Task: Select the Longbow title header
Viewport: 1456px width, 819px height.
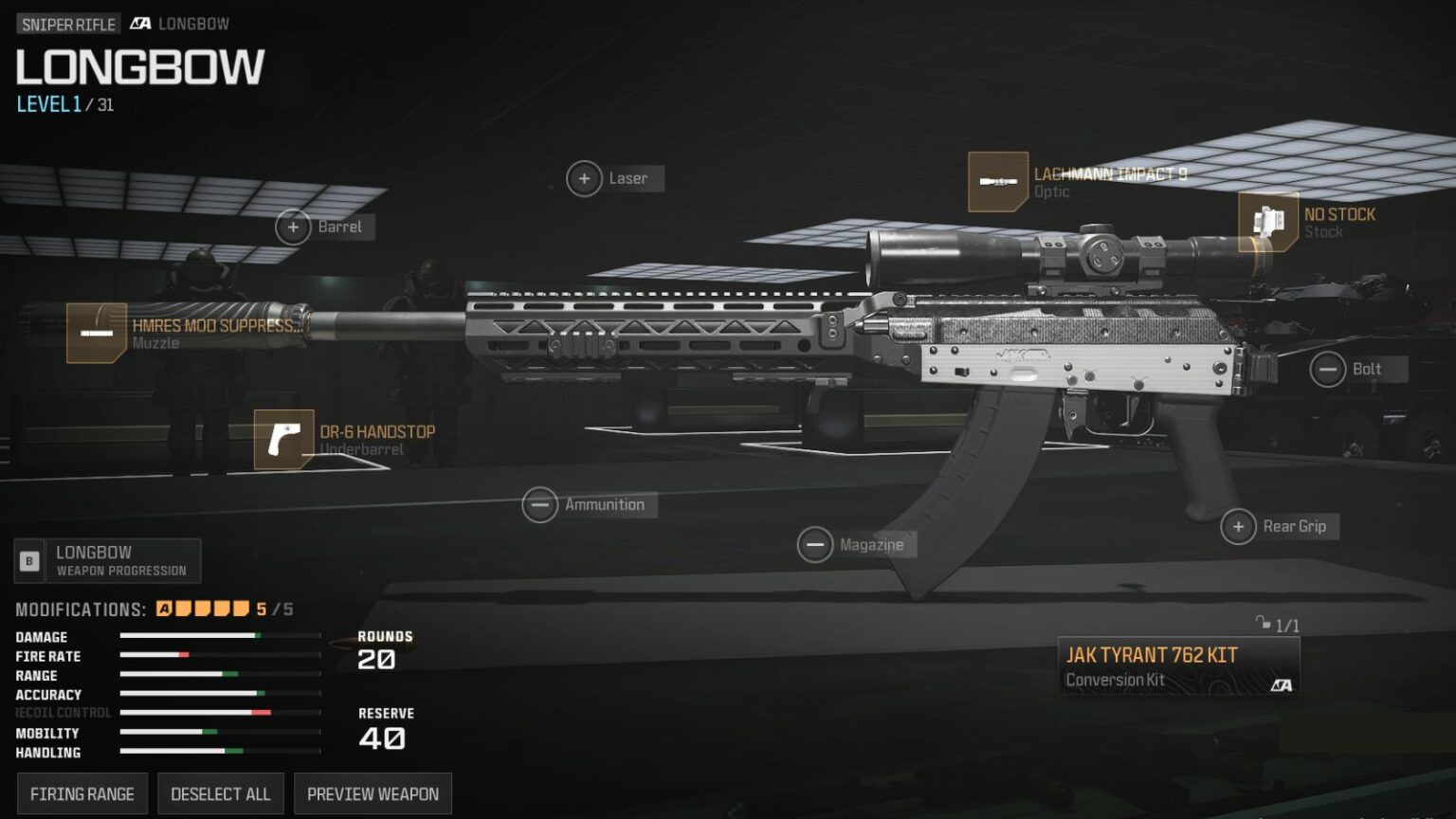Action: [138, 65]
